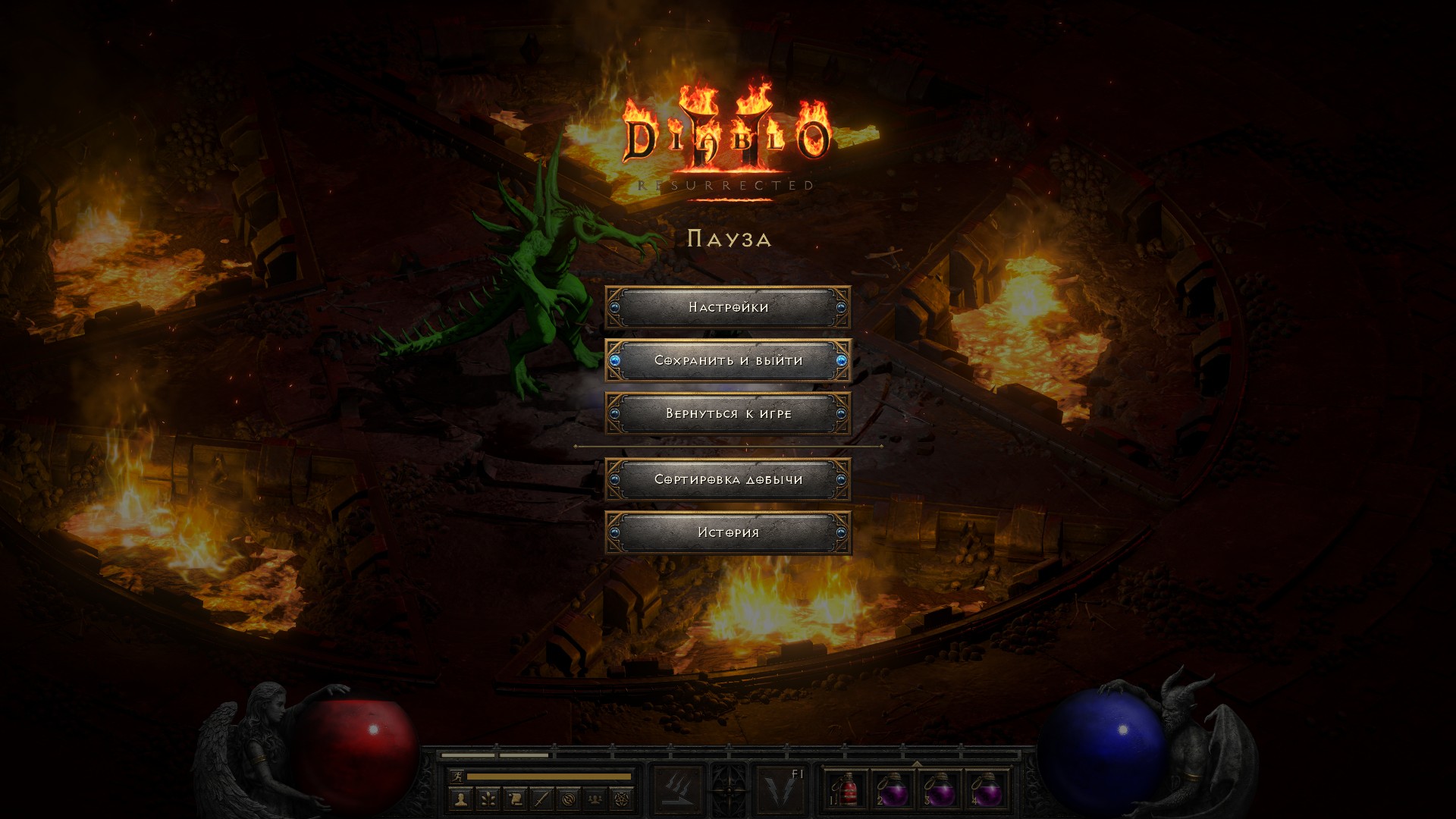Select the F1 lightning right-click skill
Screen dimensions: 1456x819
point(781,790)
